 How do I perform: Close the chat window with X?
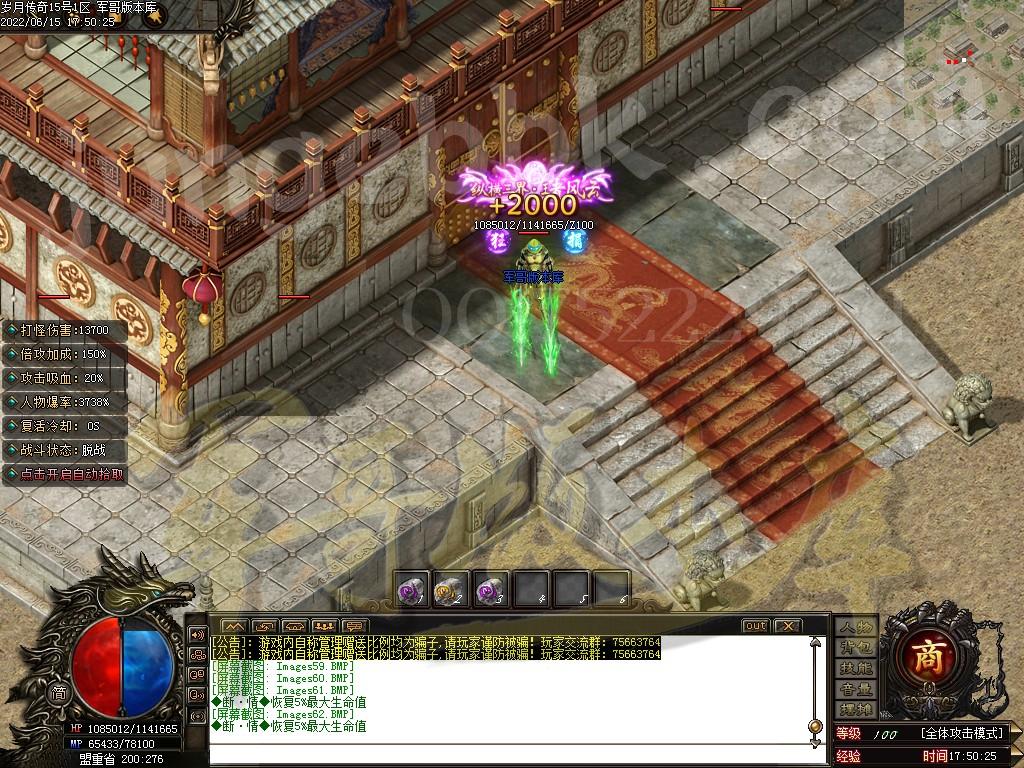(x=787, y=626)
